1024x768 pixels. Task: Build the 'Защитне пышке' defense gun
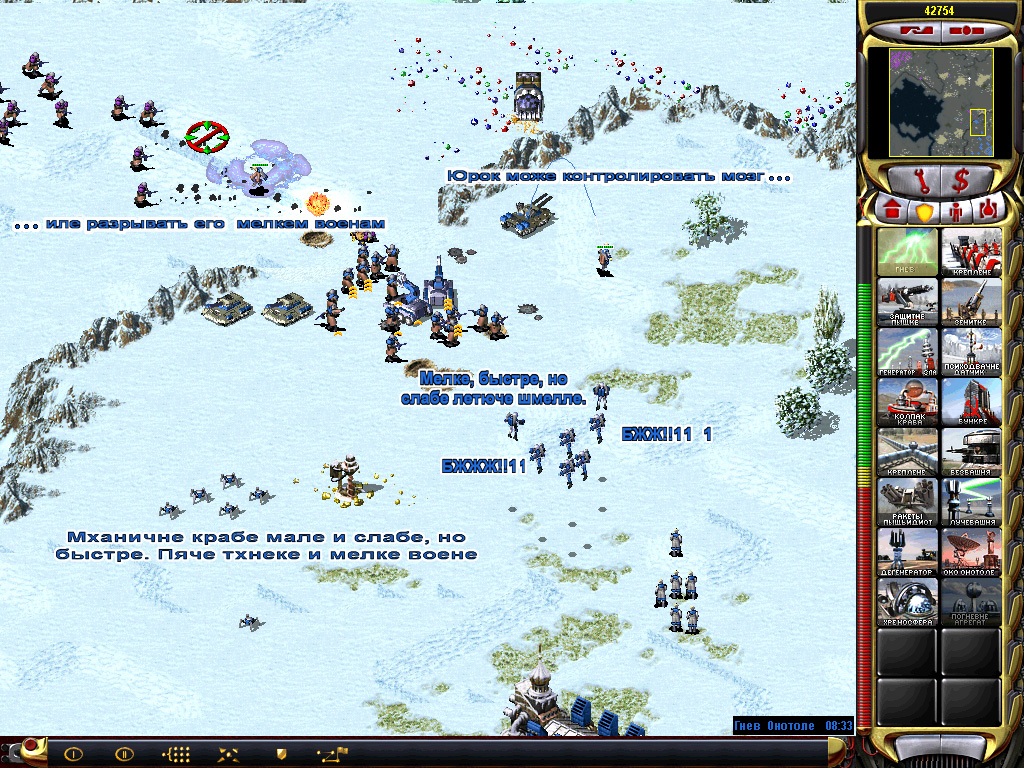pos(908,302)
